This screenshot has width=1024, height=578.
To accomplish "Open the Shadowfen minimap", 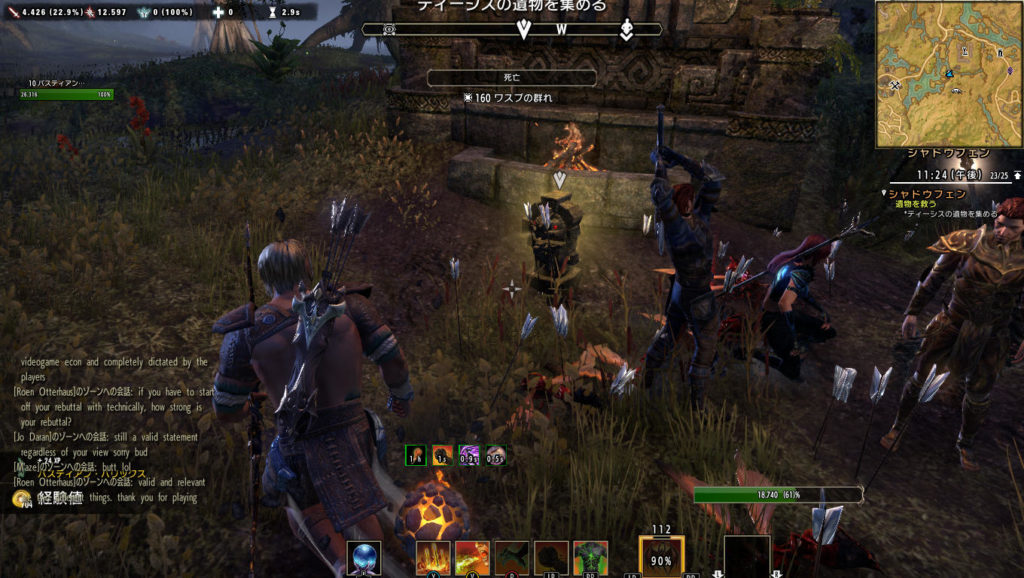I will (948, 74).
